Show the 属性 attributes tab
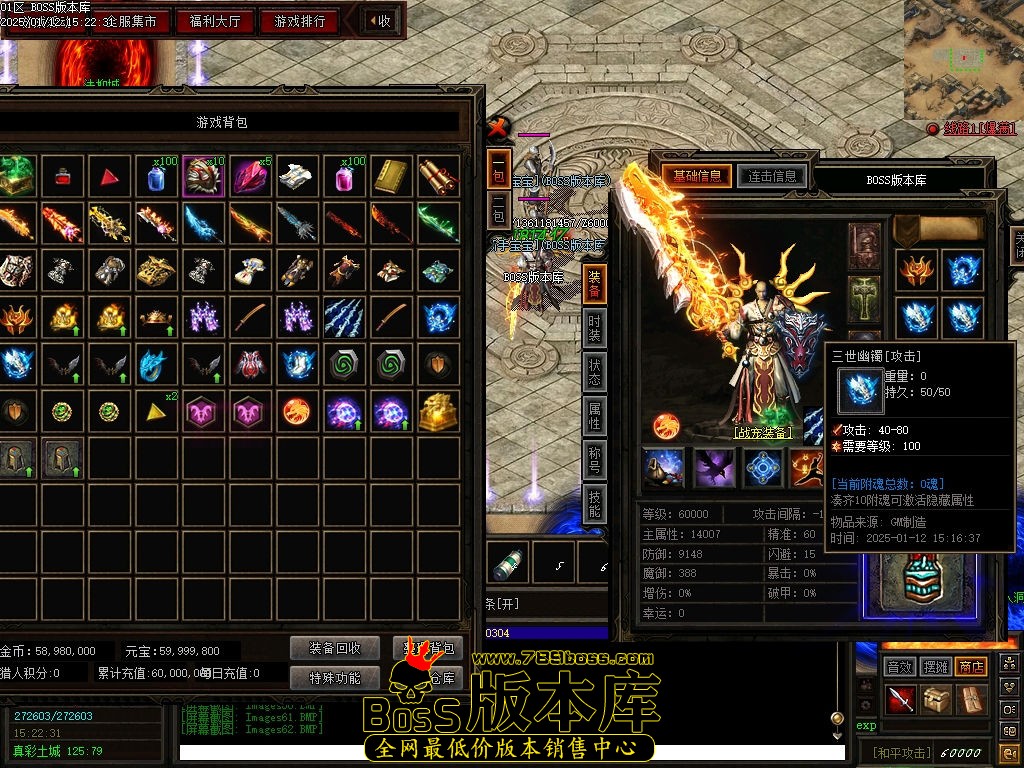 click(x=595, y=417)
